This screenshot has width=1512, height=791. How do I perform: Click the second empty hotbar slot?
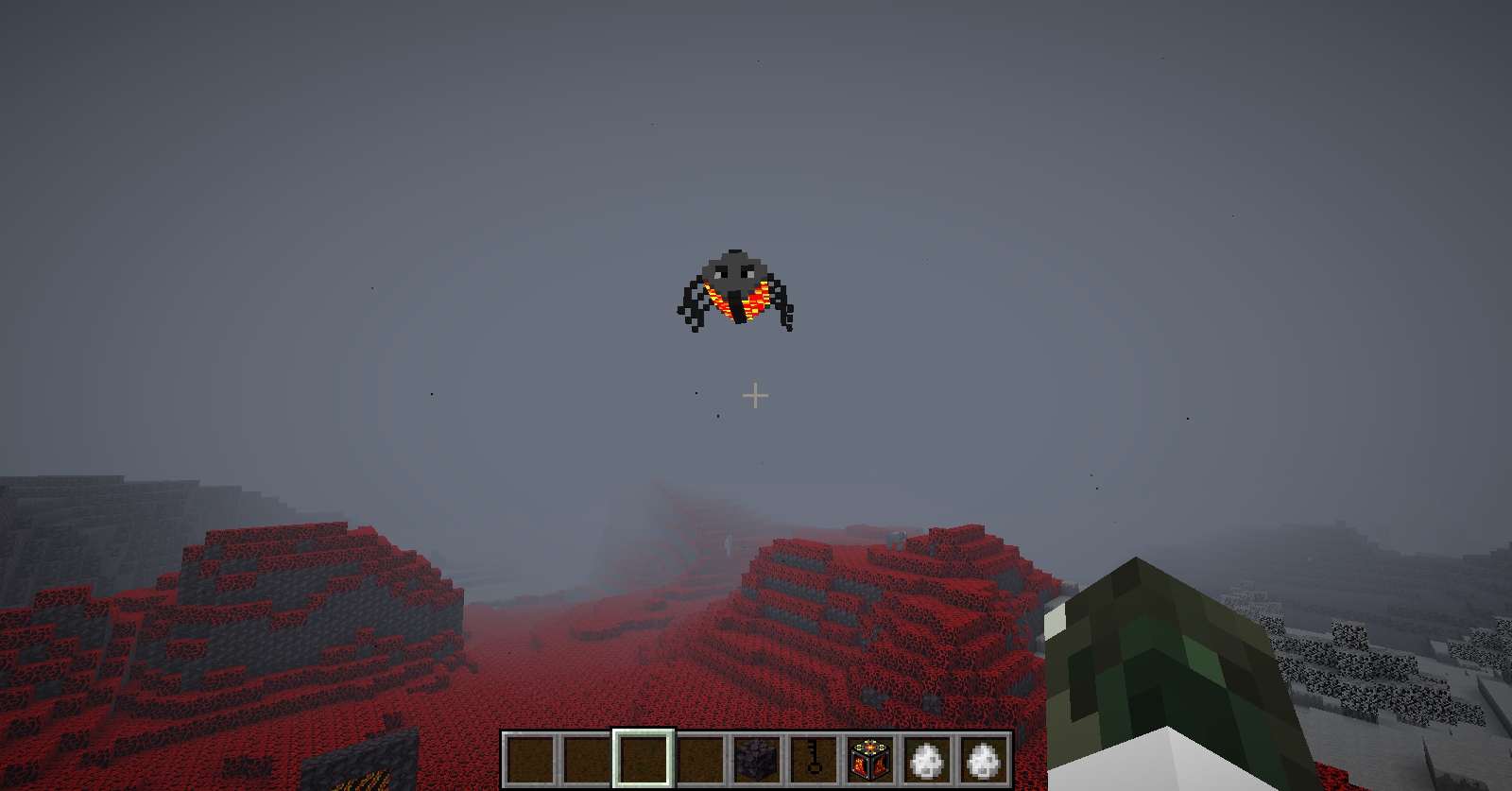(x=588, y=759)
